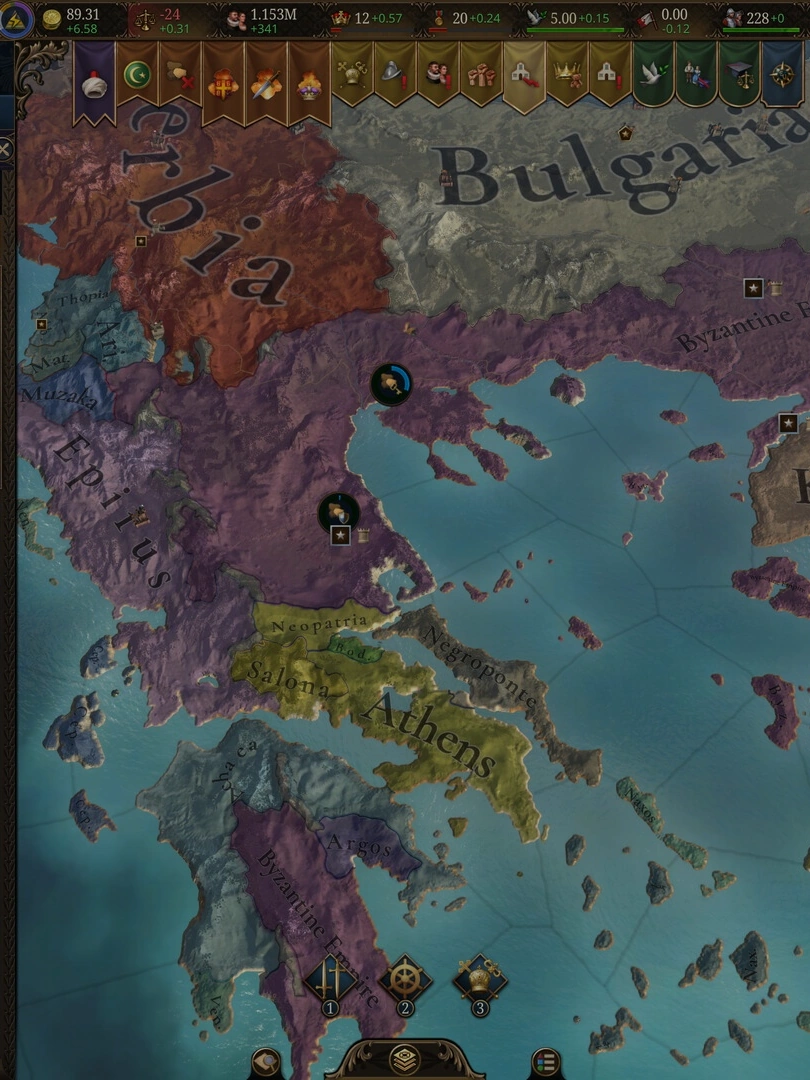Screen dimensions: 810x1080
Task: Select the crossed swords army group
Action: pos(330,980)
